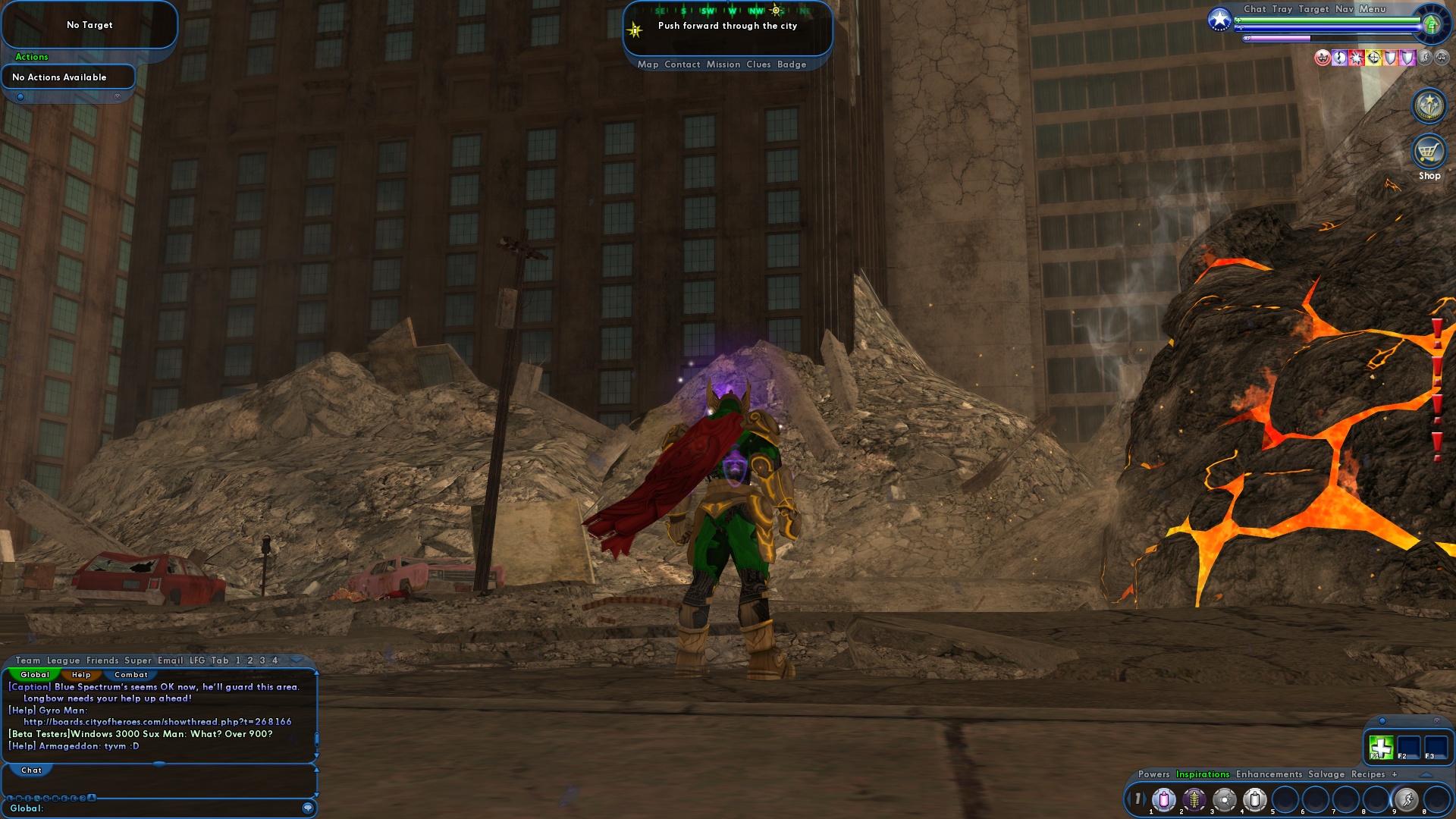Select the Powers tray tab
This screenshot has width=1456, height=819.
[x=1154, y=774]
